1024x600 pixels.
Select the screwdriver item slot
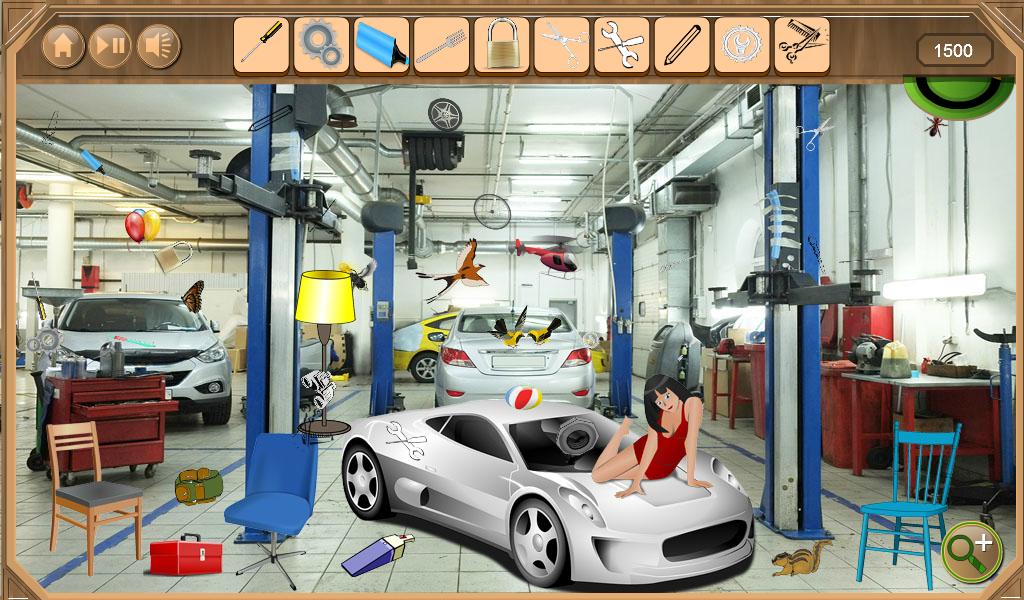[x=261, y=45]
